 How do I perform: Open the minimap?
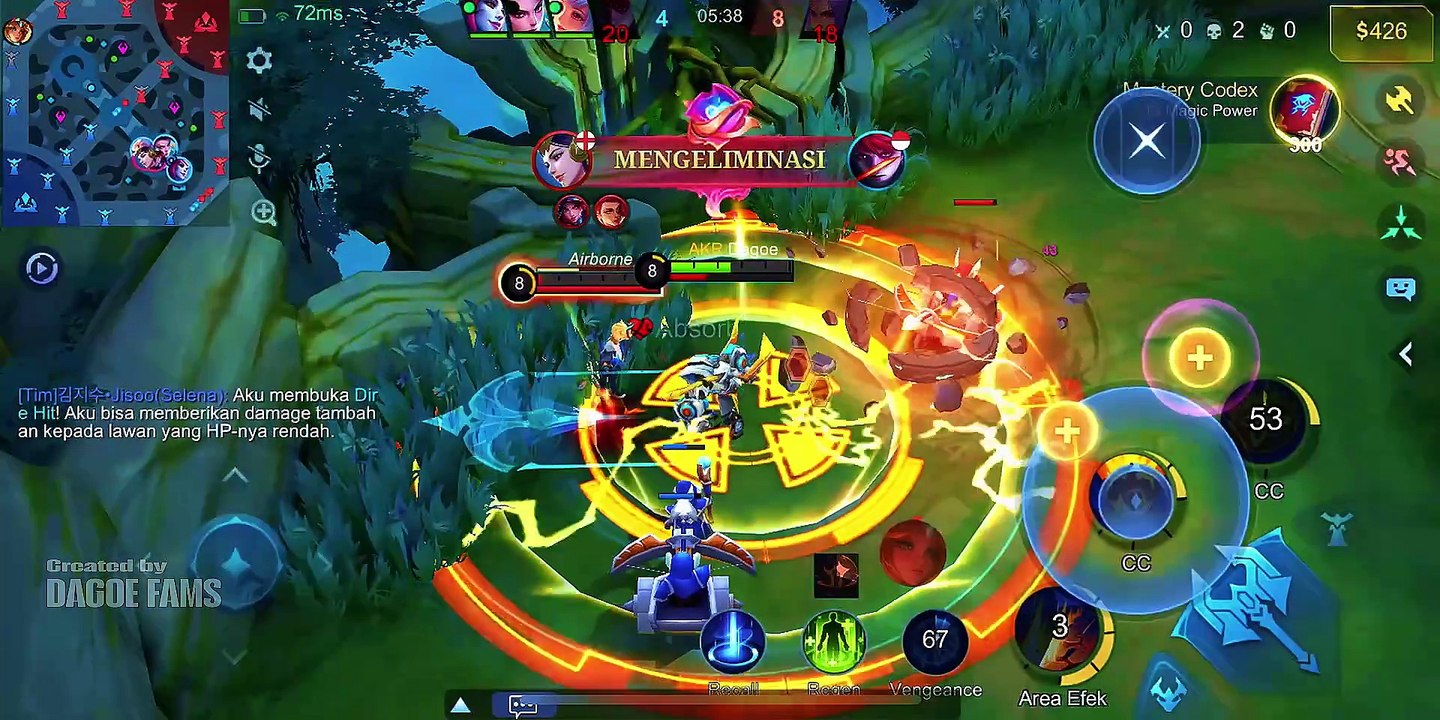115,112
